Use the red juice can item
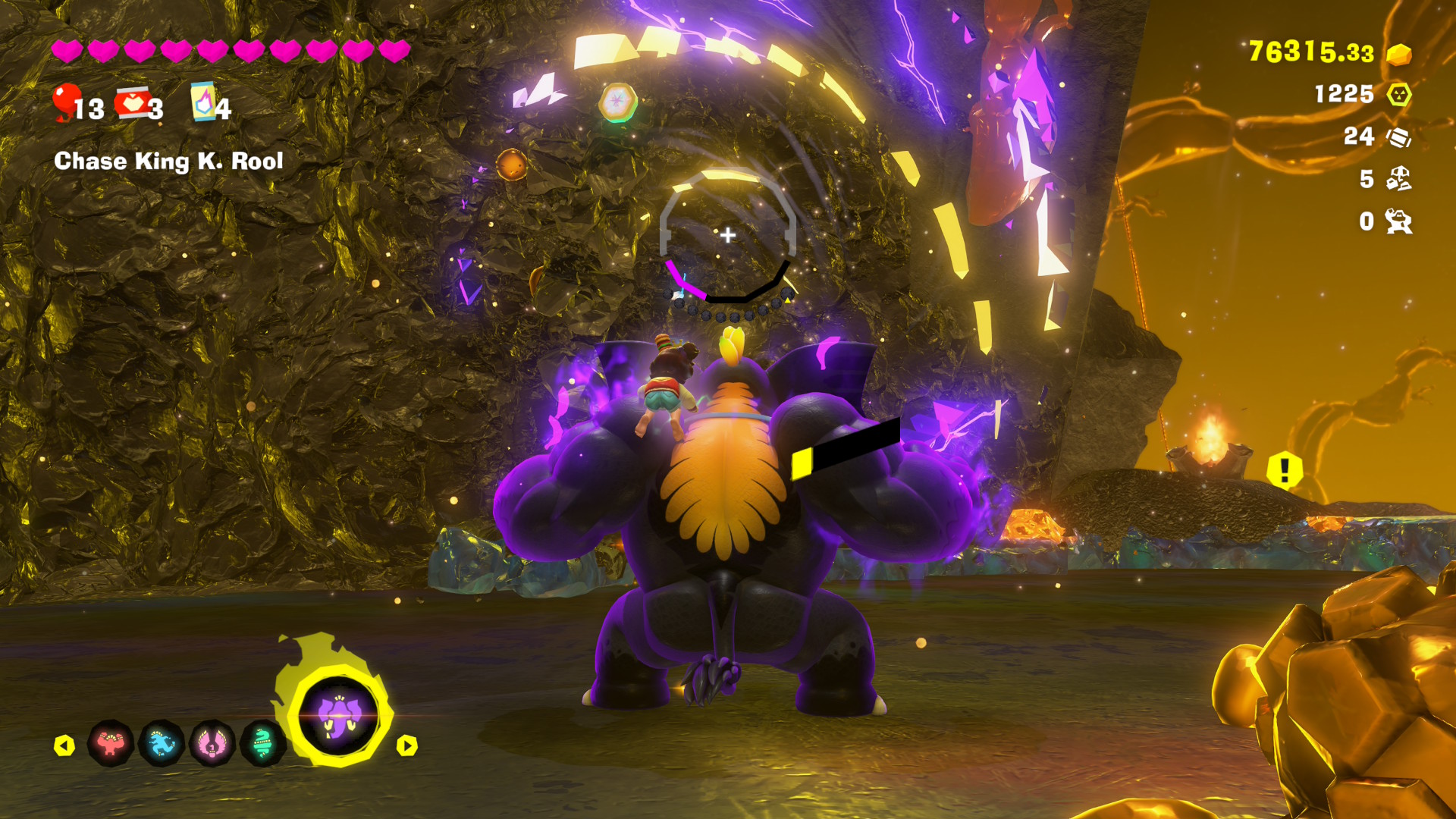This screenshot has width=1456, height=819. 133,103
